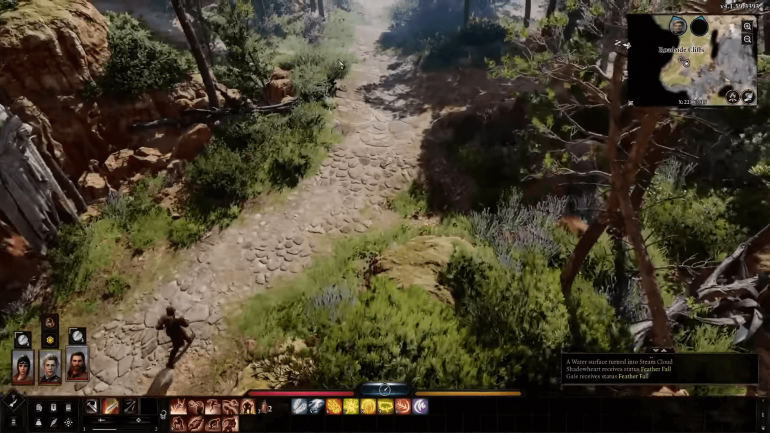Click the diamond emblem left of the hotbar

(11, 398)
